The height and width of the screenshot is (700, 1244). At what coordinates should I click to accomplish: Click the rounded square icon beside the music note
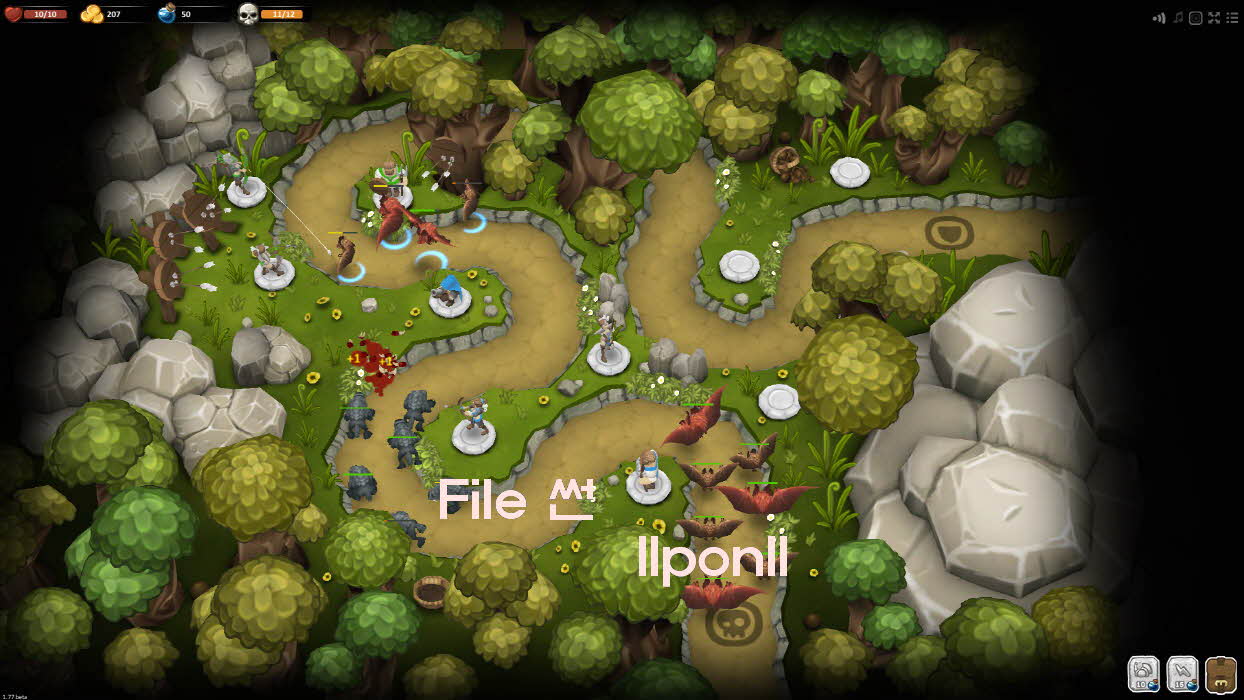(x=1195, y=17)
